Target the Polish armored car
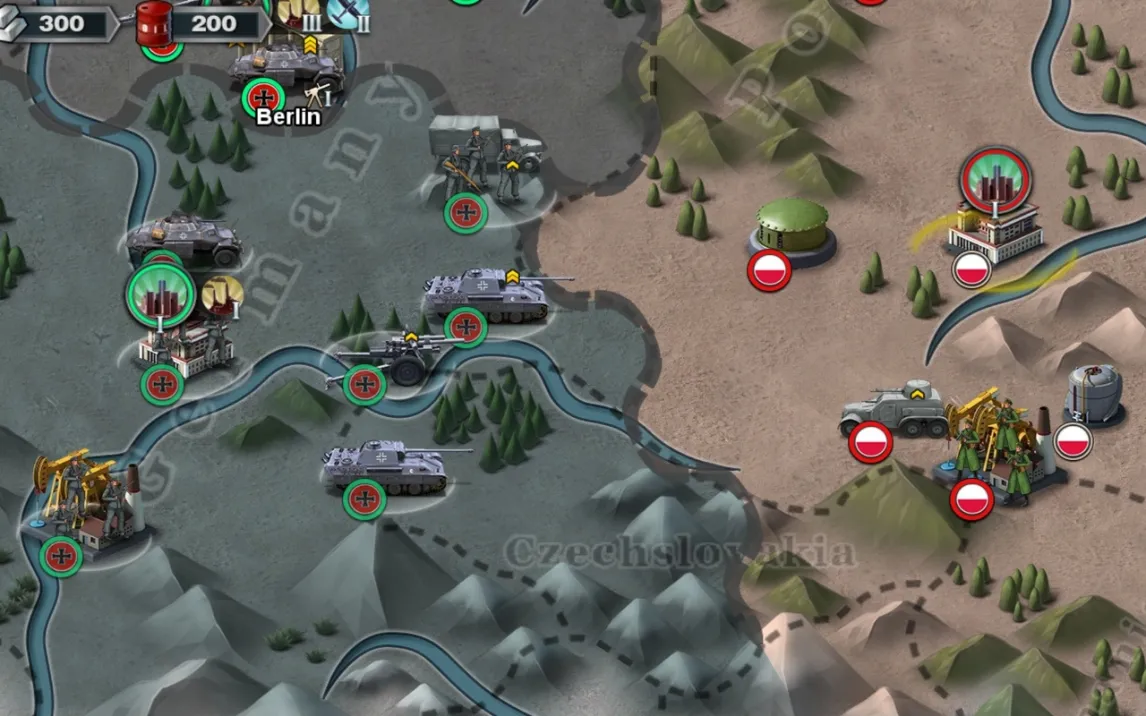Image resolution: width=1146 pixels, height=716 pixels. click(x=893, y=408)
